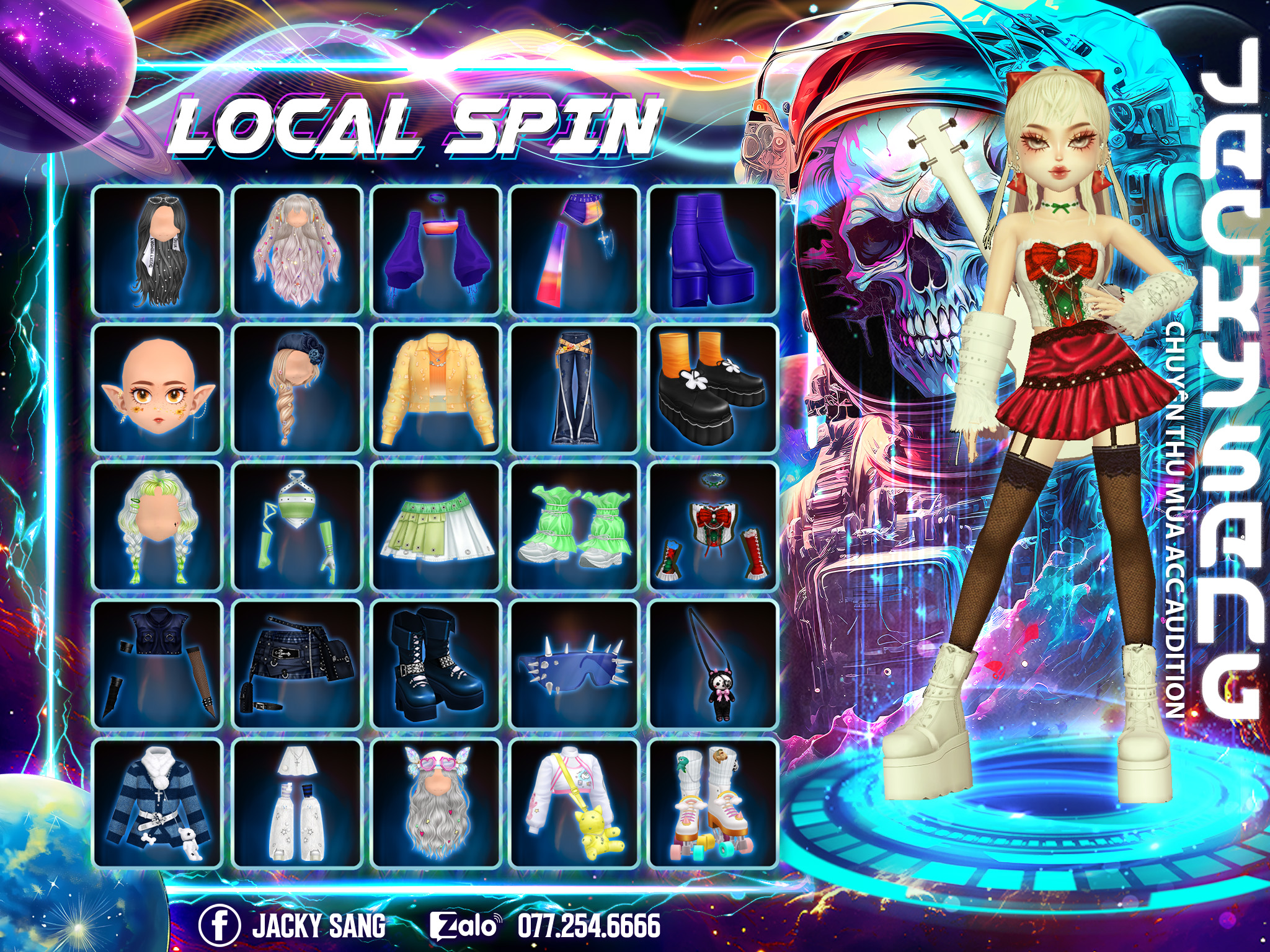The width and height of the screenshot is (1270, 952).
Task: Select the green ruffled sneakers tile
Action: (x=574, y=526)
